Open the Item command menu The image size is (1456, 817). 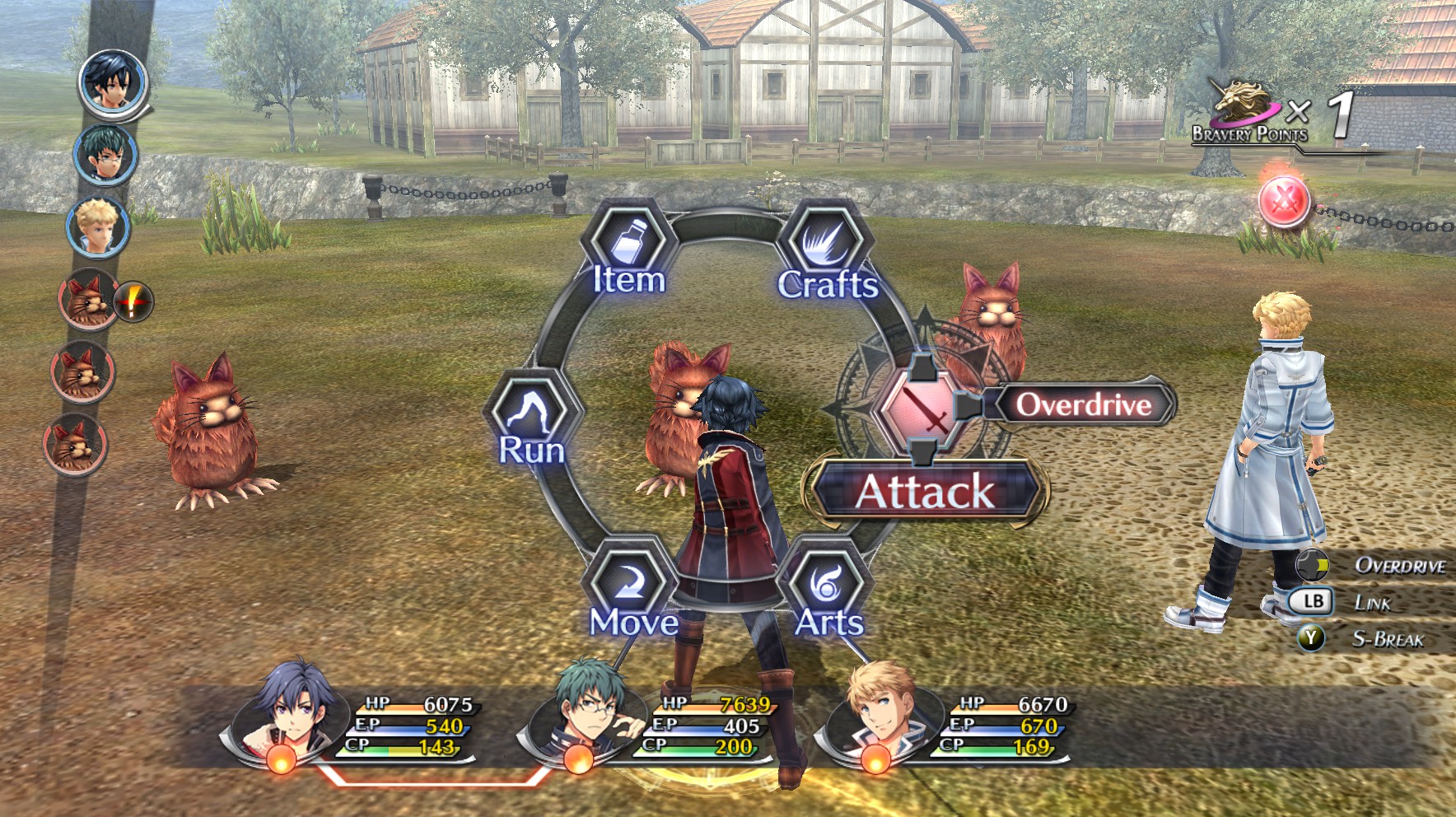628,252
